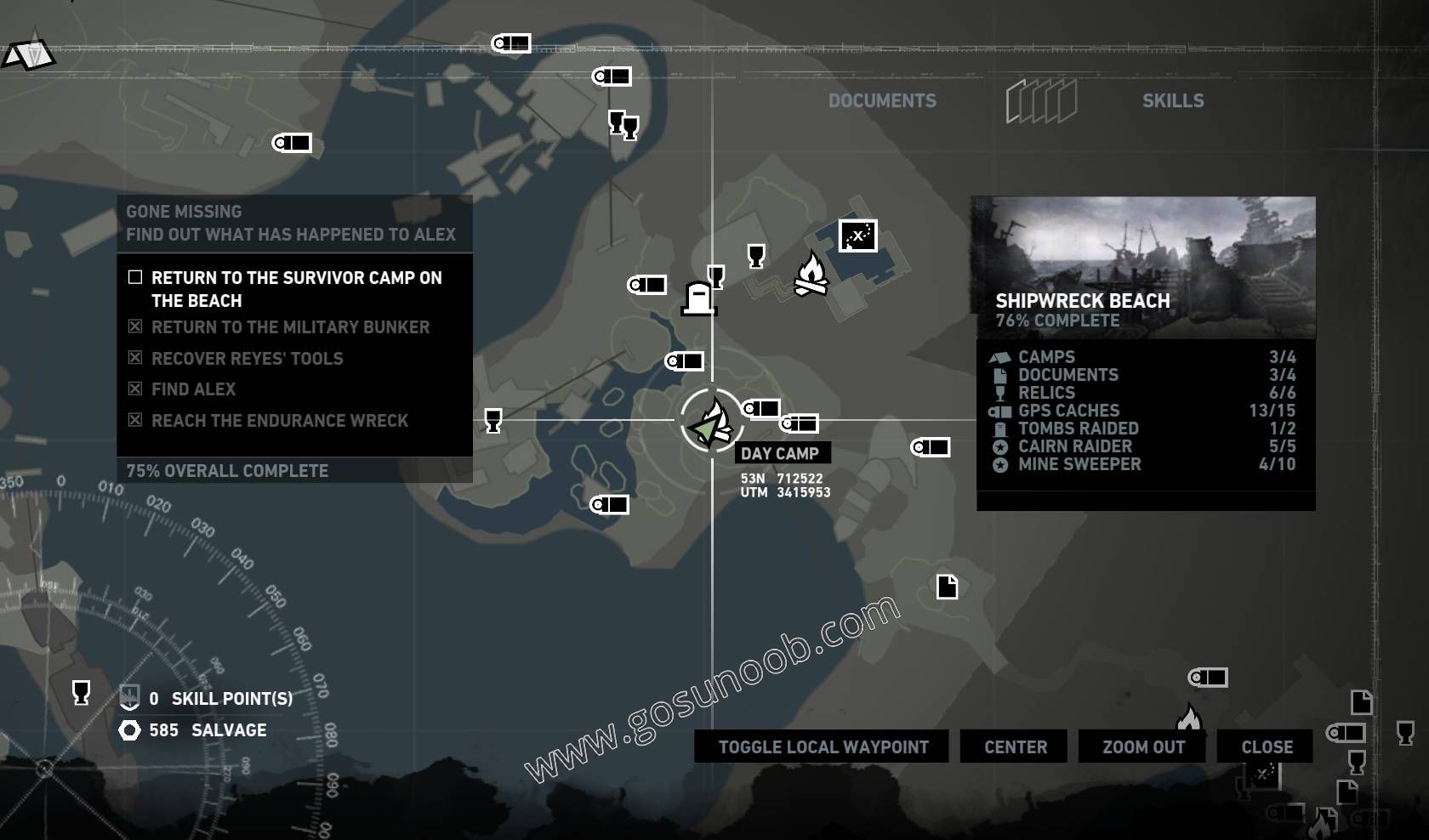This screenshot has width=1429, height=840.
Task: Click the campfire marker on the map
Action: click(810, 274)
